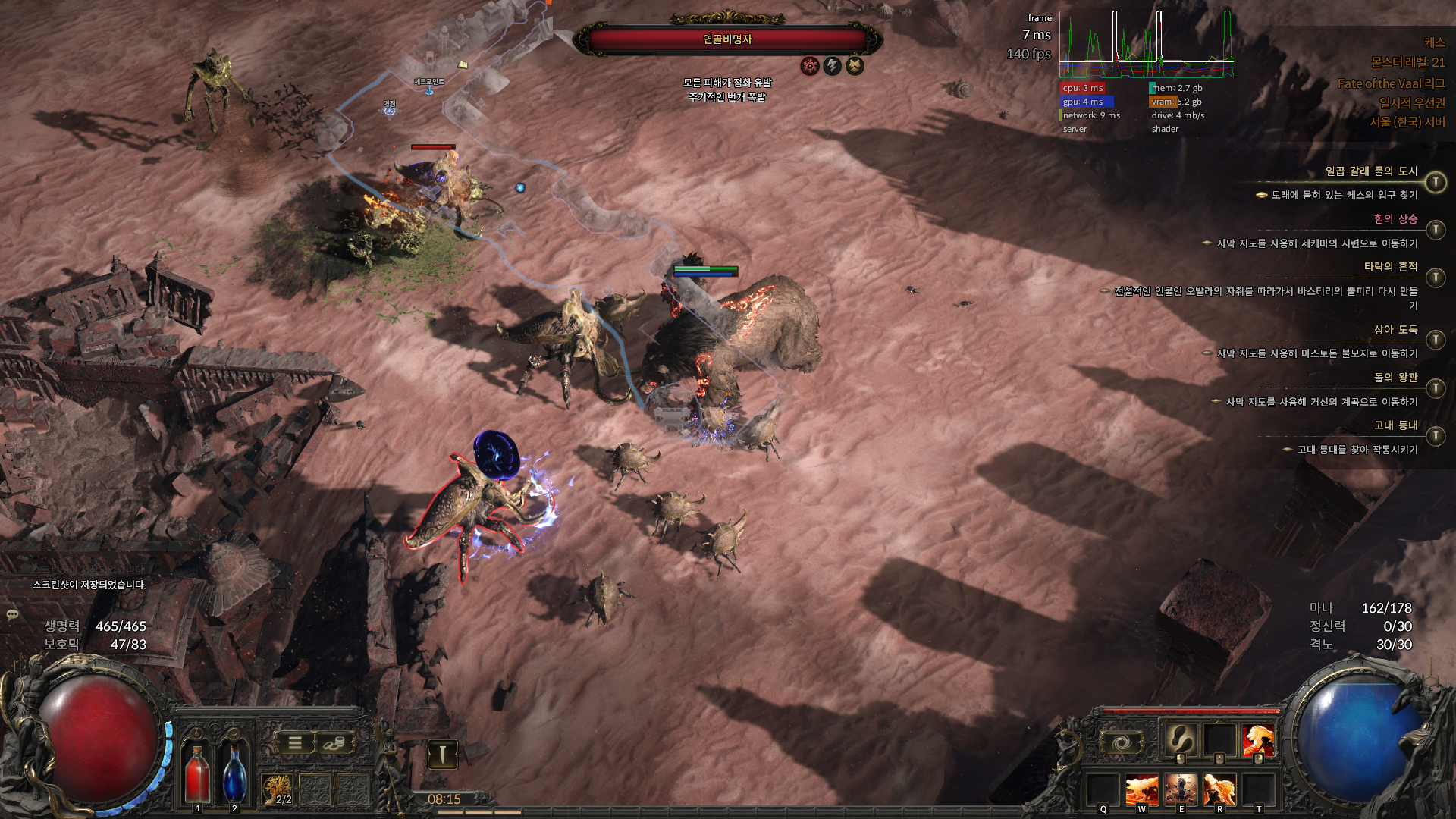
Task: Toggle pin for 일곱 갈래 물의 도시 quest
Action: [1435, 183]
